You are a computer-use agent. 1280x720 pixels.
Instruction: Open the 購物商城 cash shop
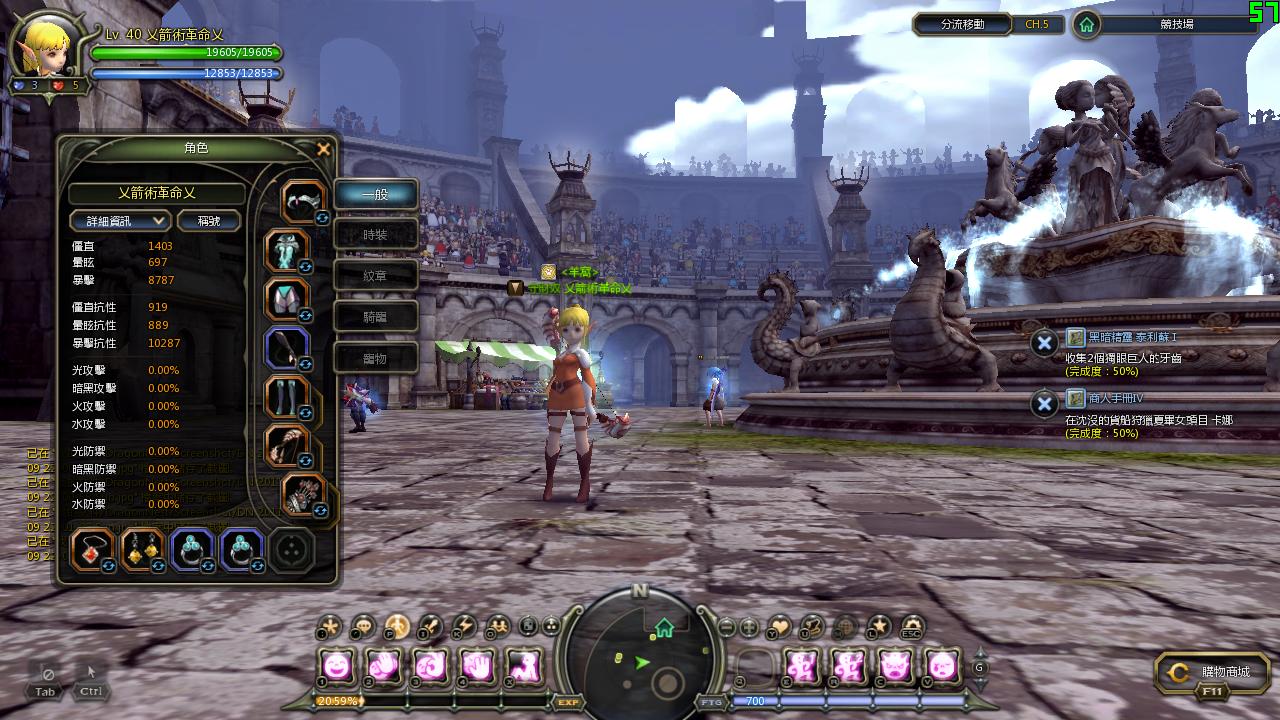click(x=1212, y=673)
